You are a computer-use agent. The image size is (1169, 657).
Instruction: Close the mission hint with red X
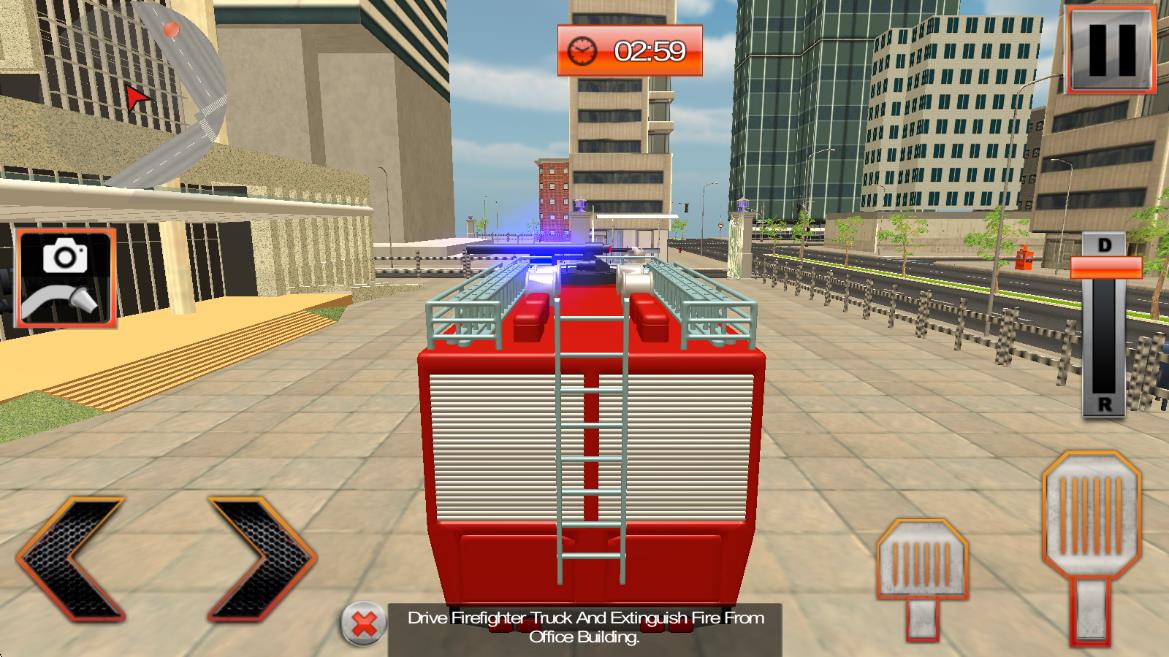click(364, 625)
